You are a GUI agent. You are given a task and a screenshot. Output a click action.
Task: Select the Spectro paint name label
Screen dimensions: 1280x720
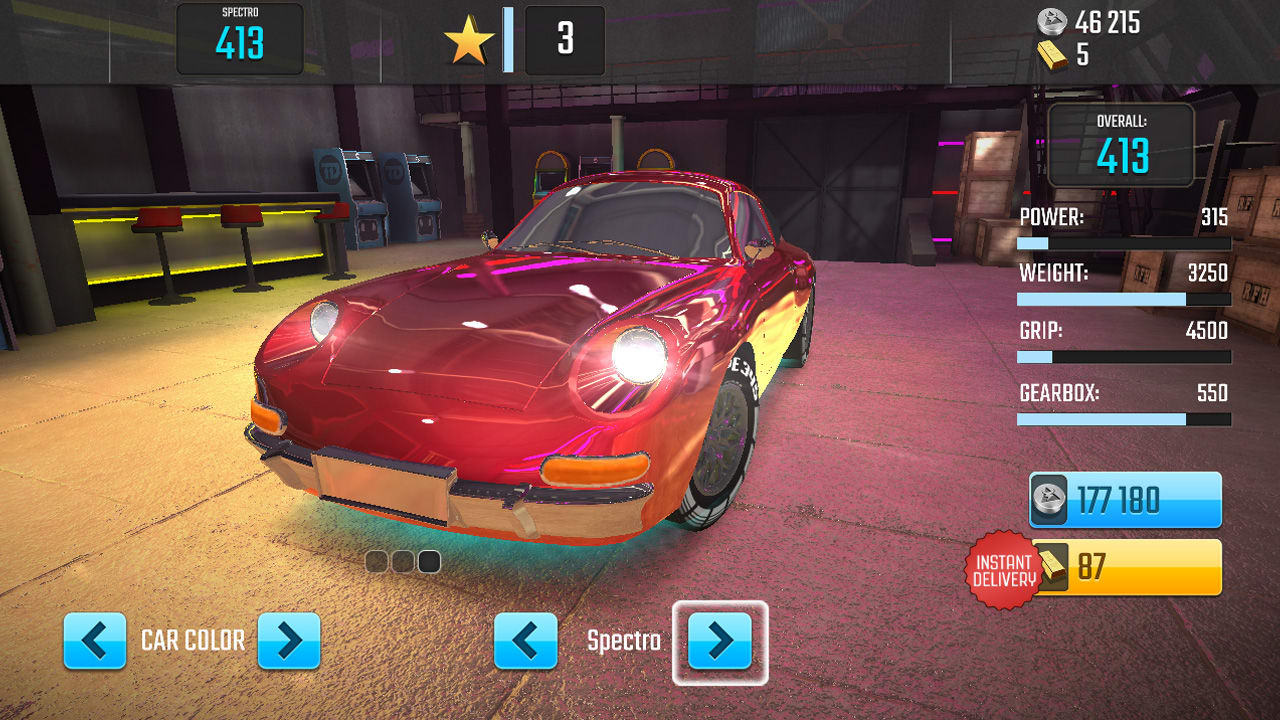click(622, 642)
